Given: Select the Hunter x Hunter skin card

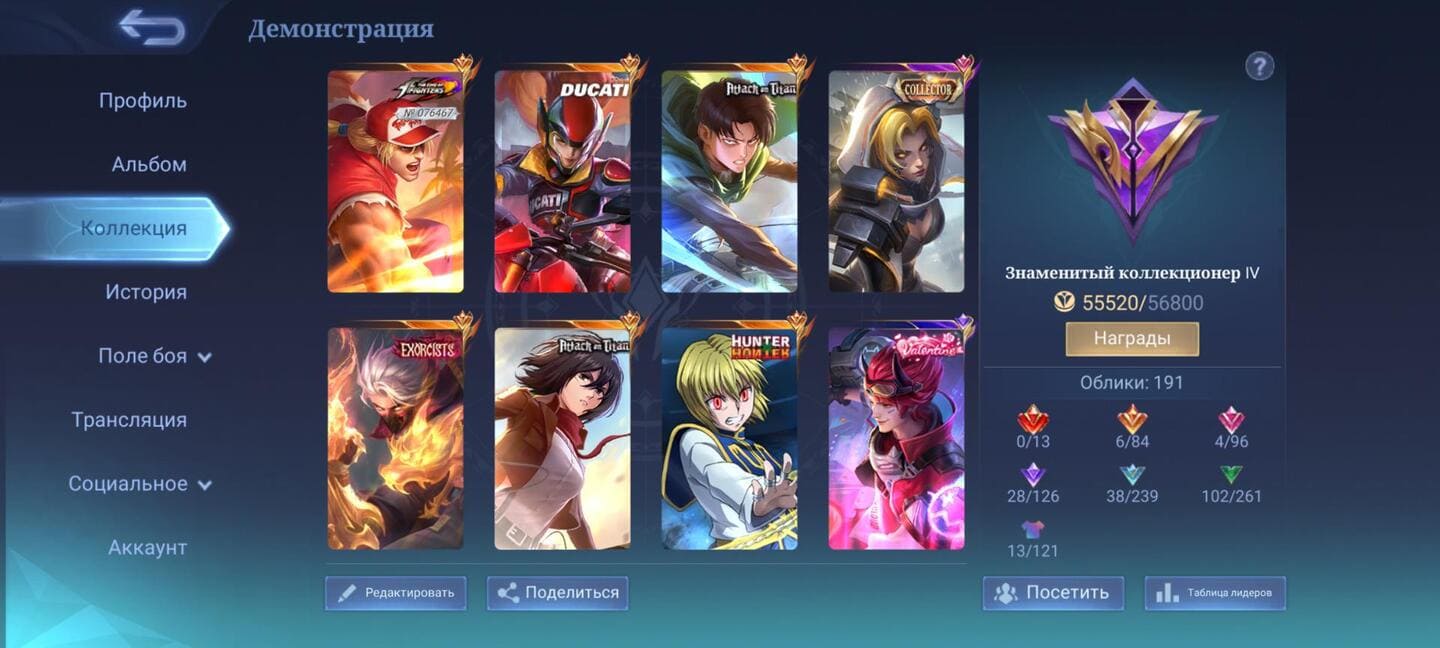Looking at the screenshot, I should (x=729, y=438).
